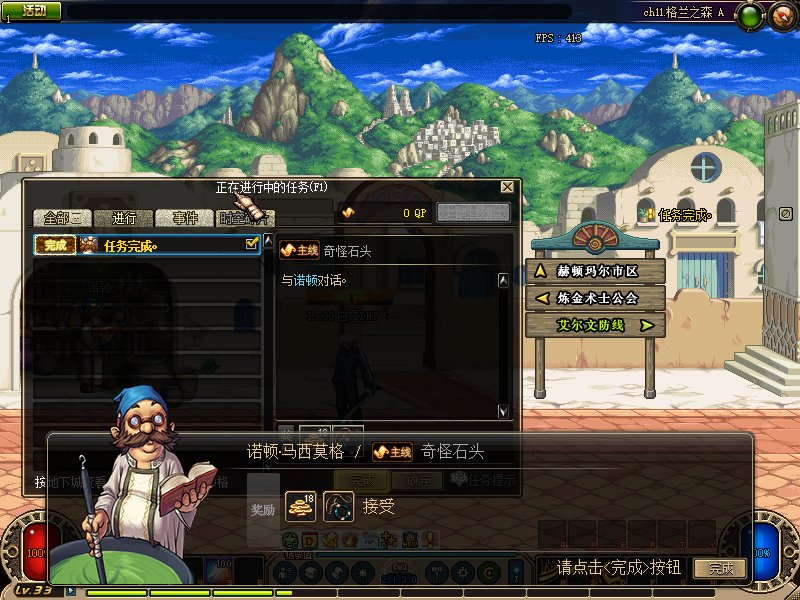Open the 事件 quest tab

tap(184, 218)
